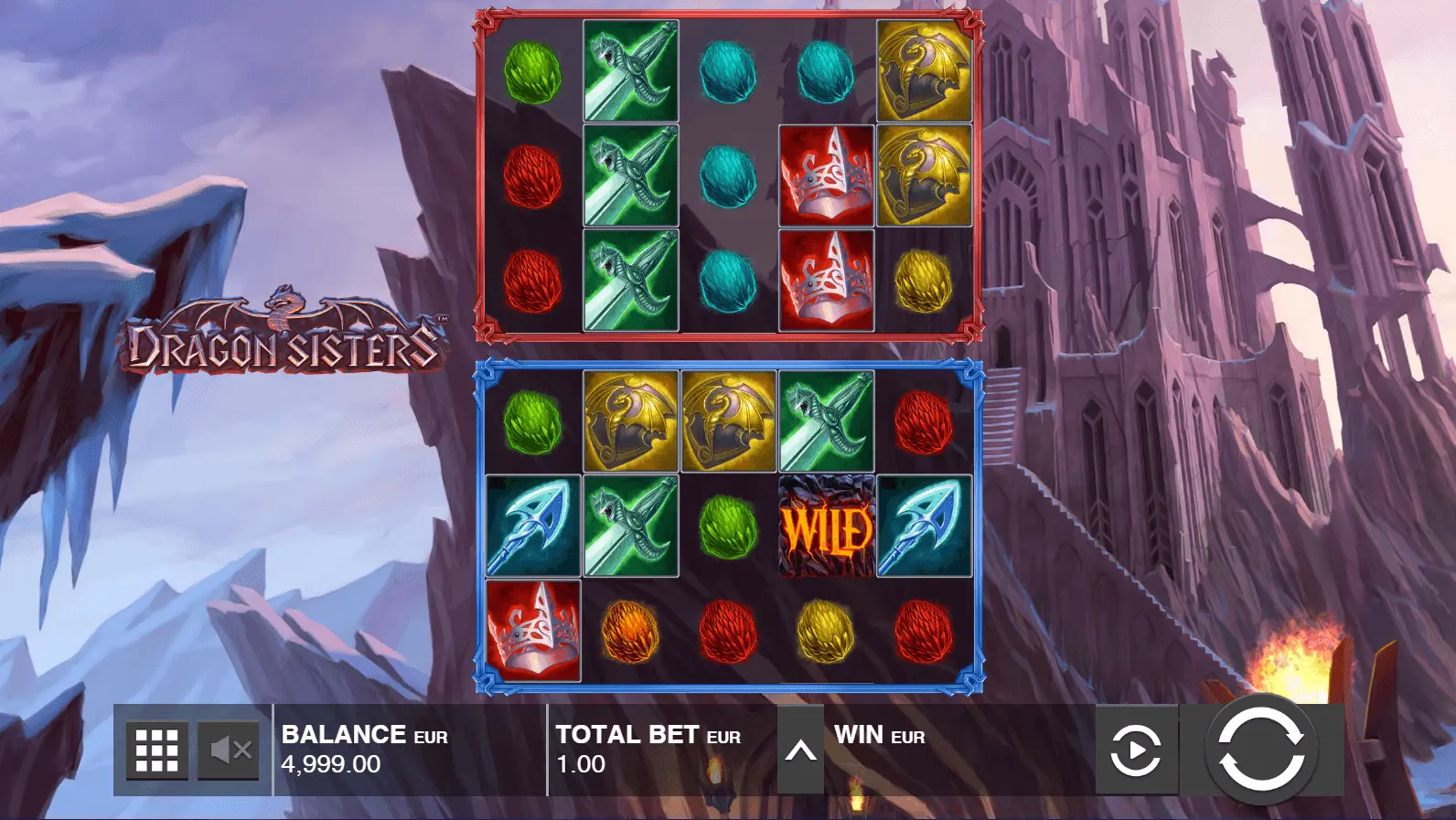This screenshot has height=820, width=1456.
Task: Open the autoplay options
Action: 1136,751
